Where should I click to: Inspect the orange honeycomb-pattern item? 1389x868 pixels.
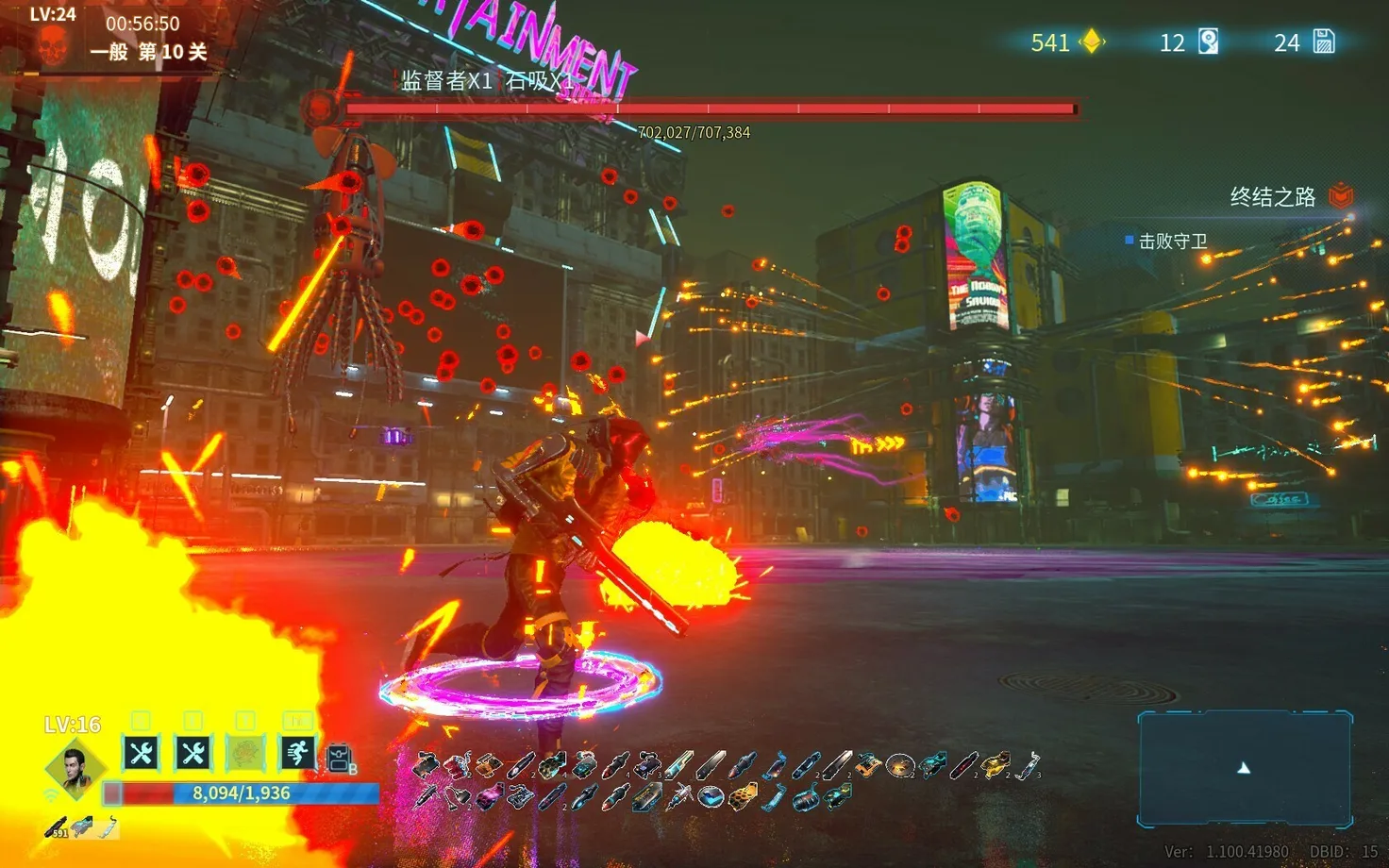[x=742, y=799]
